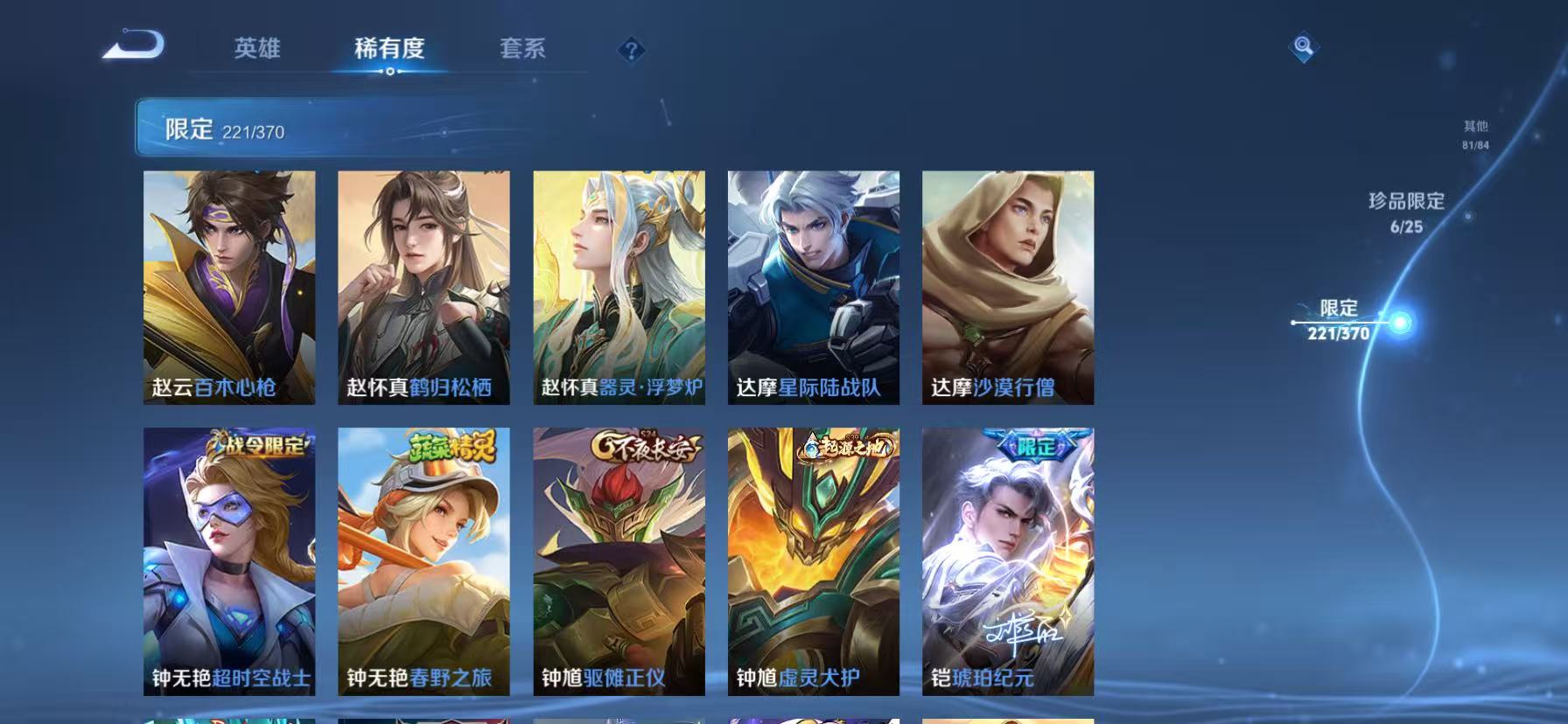Open the 珍品限定 6/25 category

point(1404,210)
